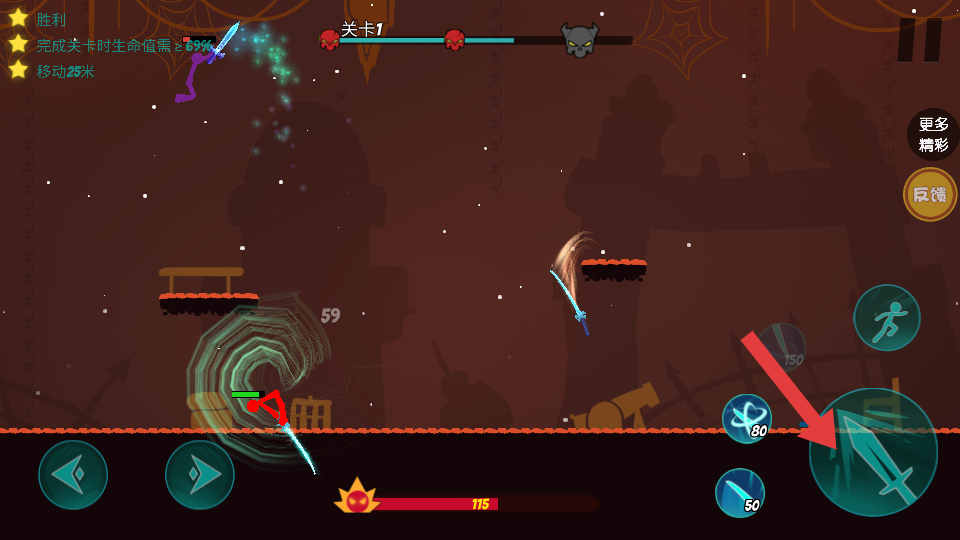
Task: Activate the dash sprint skill button
Action: (886, 318)
